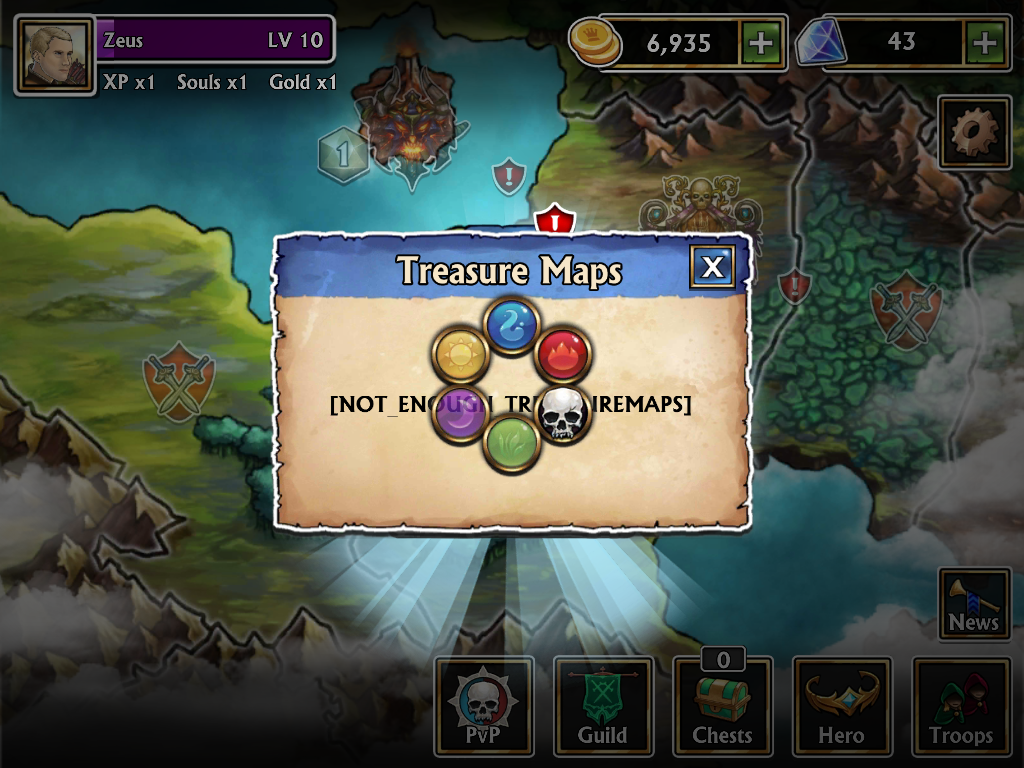
Task: Open the Guild screen
Action: (603, 706)
